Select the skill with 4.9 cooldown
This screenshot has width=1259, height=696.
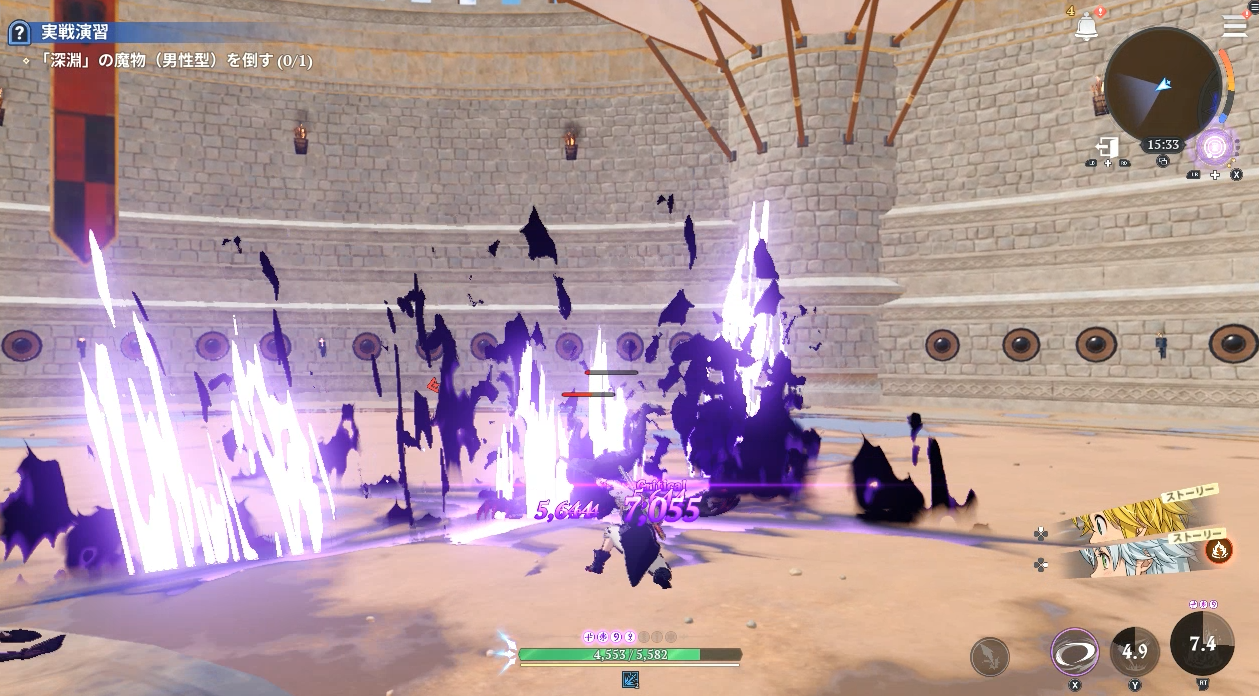tap(1134, 651)
